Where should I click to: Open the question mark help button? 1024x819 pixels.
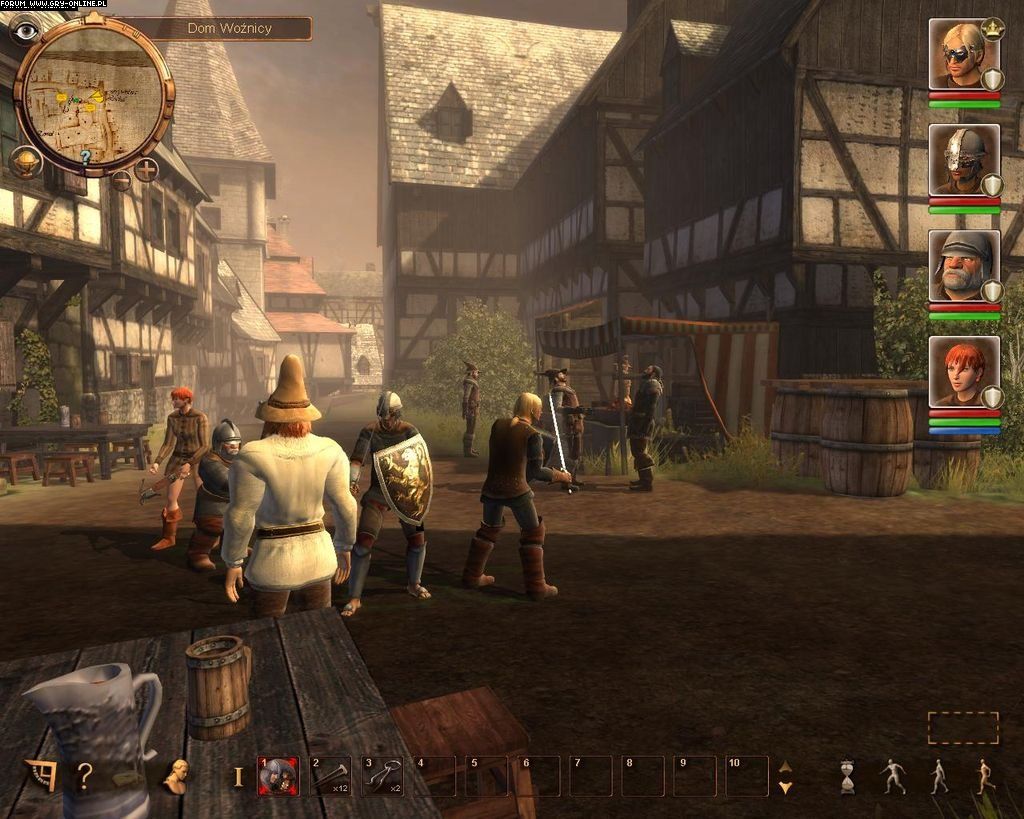point(85,776)
